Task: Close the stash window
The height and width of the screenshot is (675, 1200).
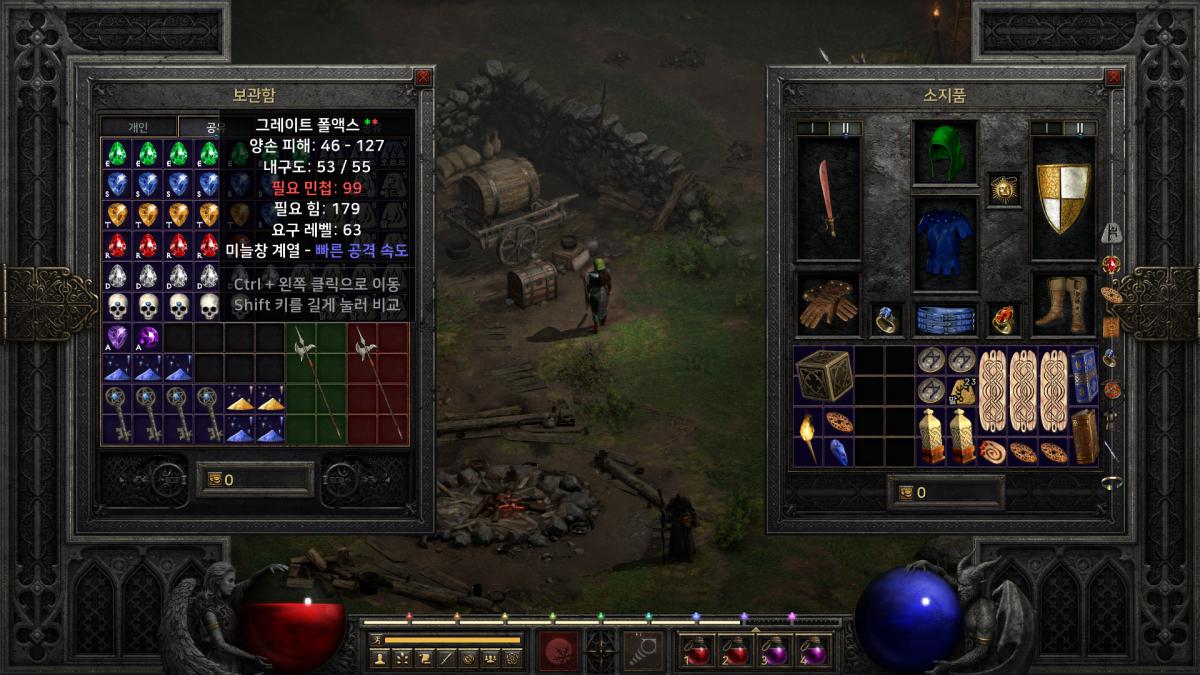Action: (423, 77)
